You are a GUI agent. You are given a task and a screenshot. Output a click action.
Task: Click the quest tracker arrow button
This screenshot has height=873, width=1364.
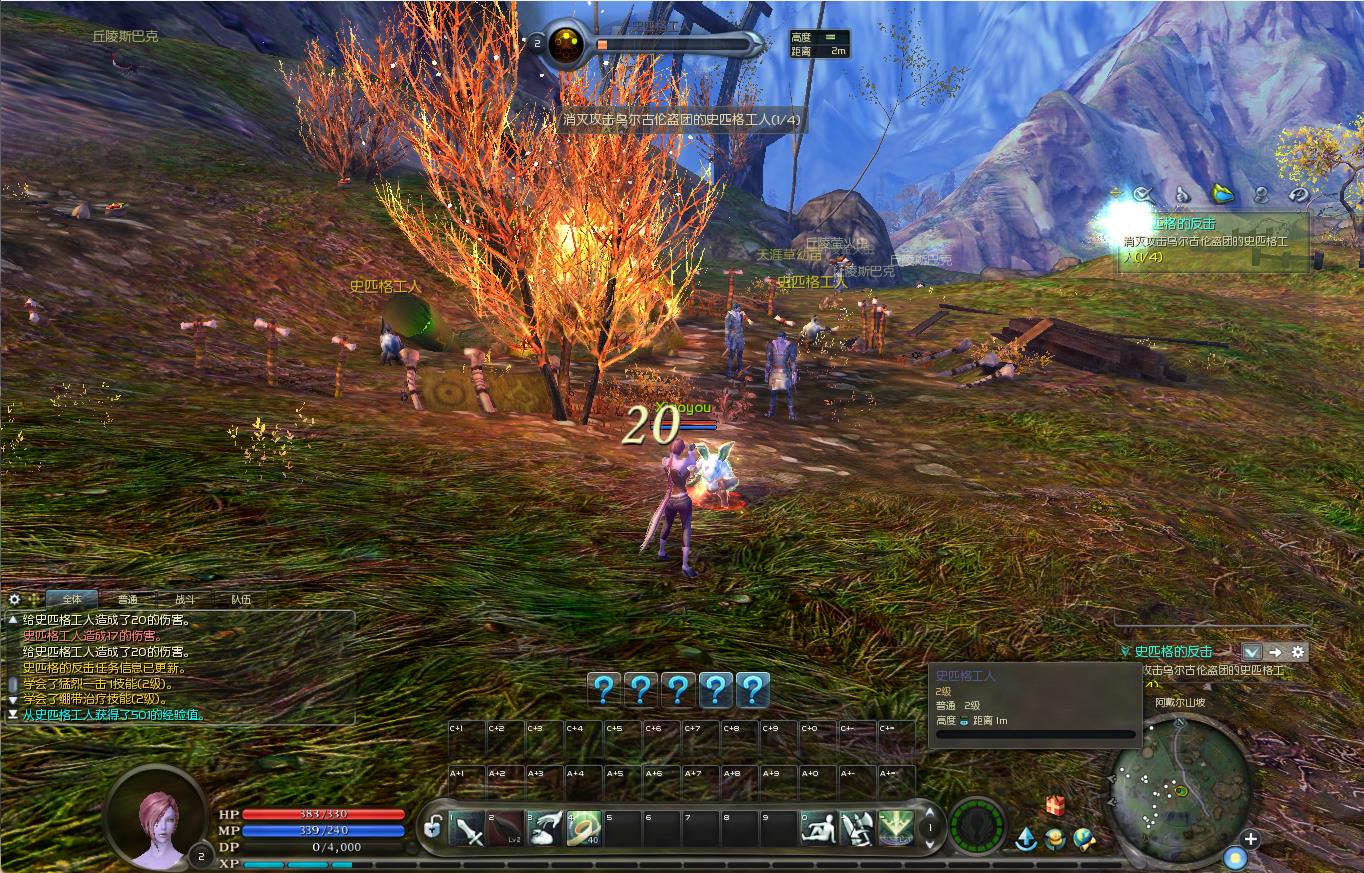click(x=1275, y=652)
